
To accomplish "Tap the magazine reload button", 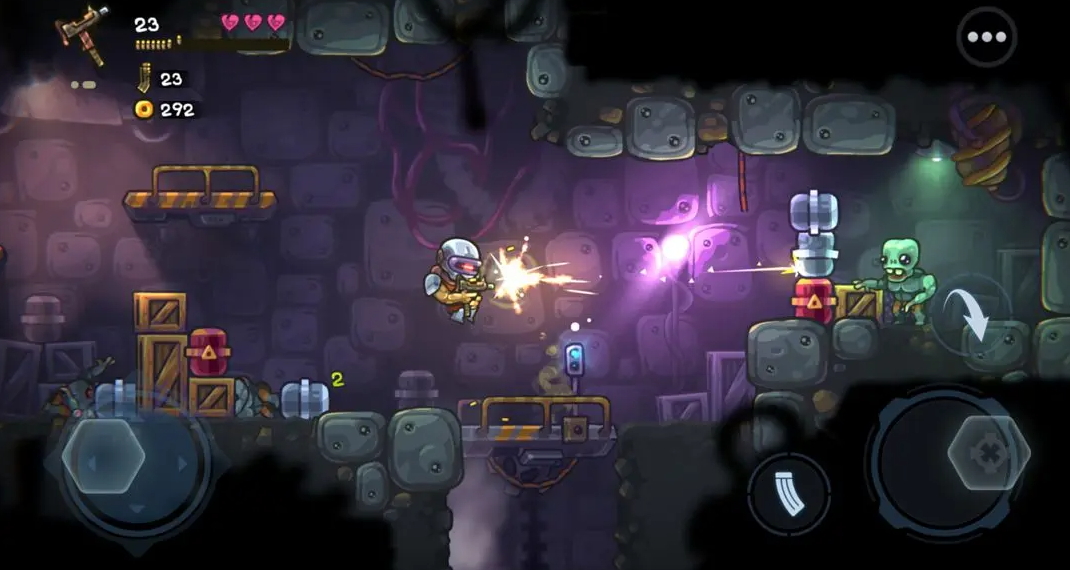I will [788, 493].
